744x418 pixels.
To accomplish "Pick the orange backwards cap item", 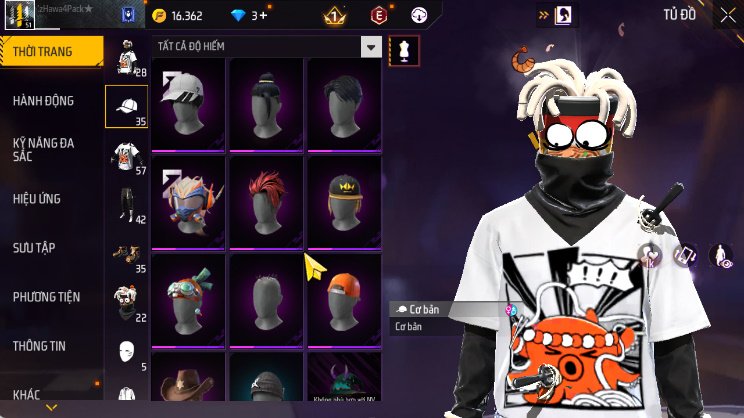I will coord(343,298).
